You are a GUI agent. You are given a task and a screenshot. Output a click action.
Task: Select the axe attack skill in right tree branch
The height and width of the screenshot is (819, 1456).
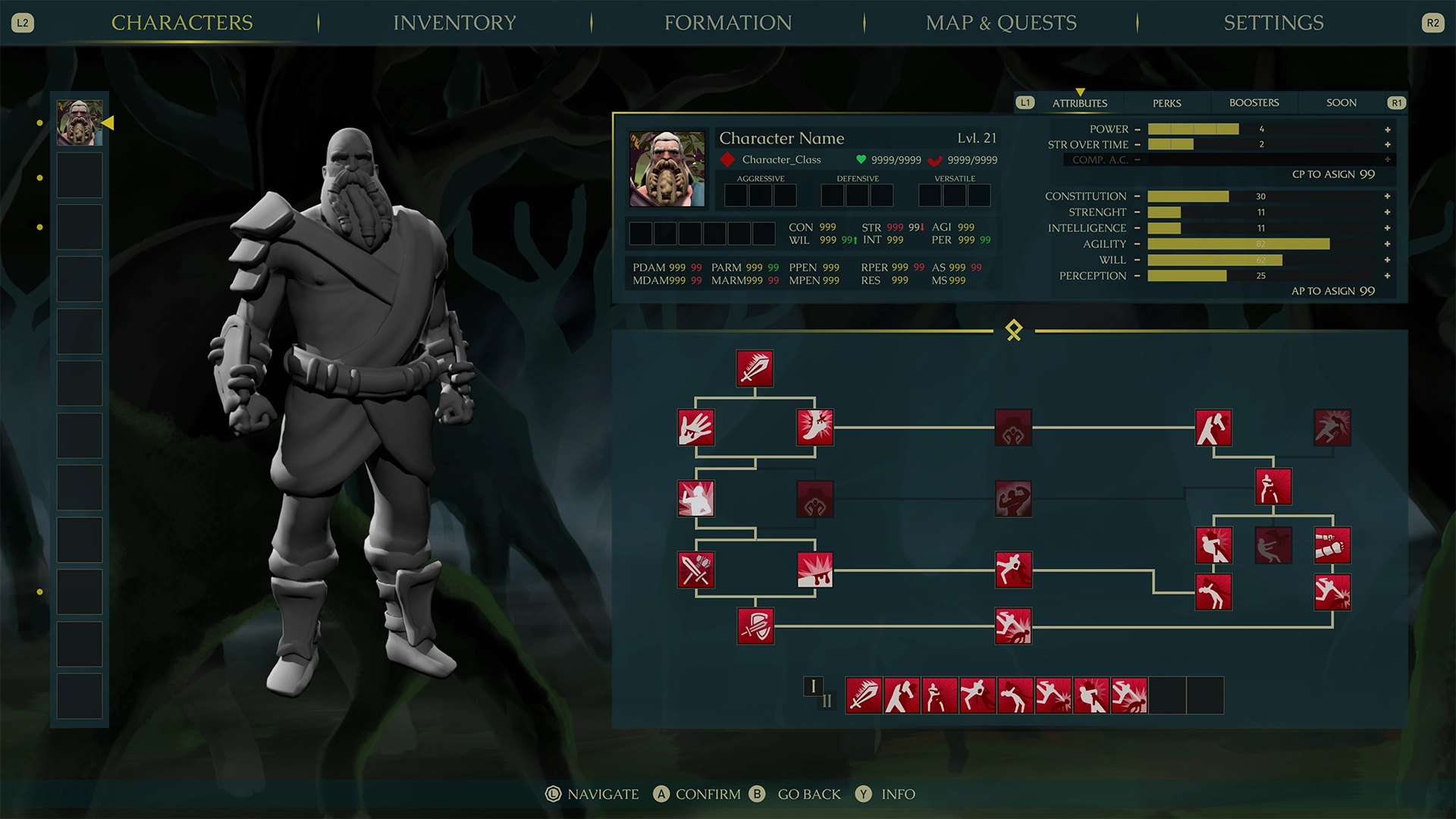1212,428
